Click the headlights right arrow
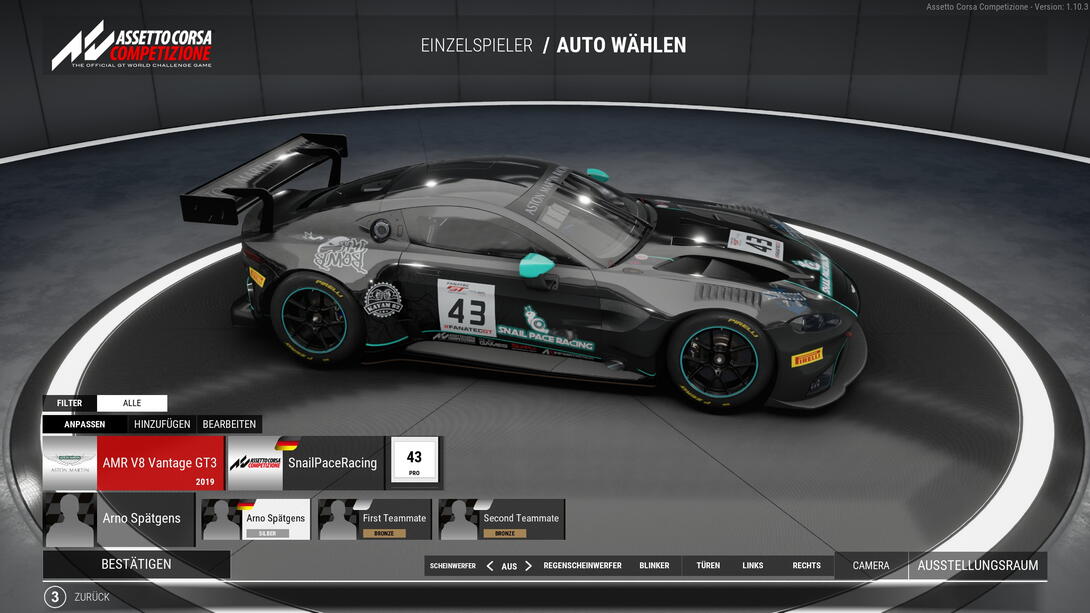This screenshot has width=1090, height=613. [x=529, y=566]
